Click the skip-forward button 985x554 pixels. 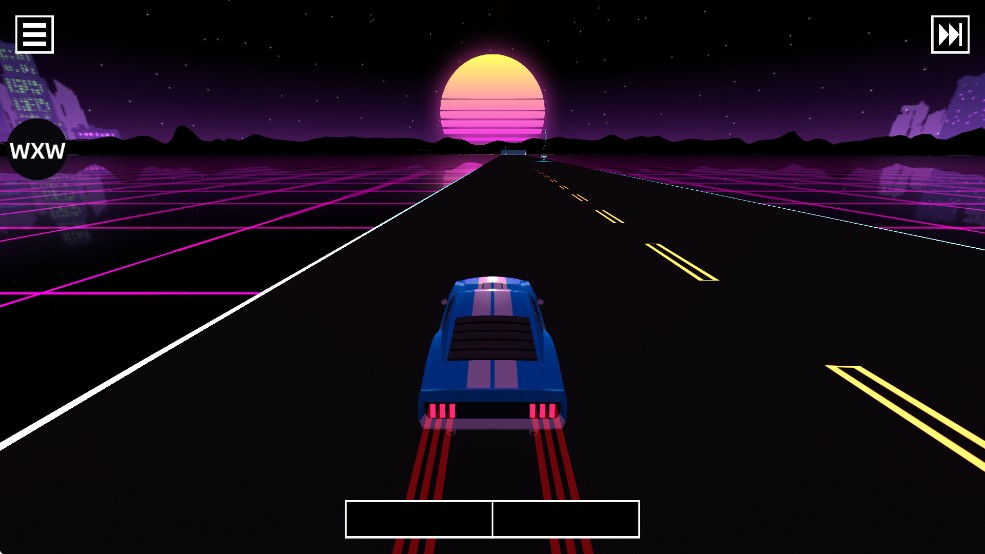tap(949, 34)
